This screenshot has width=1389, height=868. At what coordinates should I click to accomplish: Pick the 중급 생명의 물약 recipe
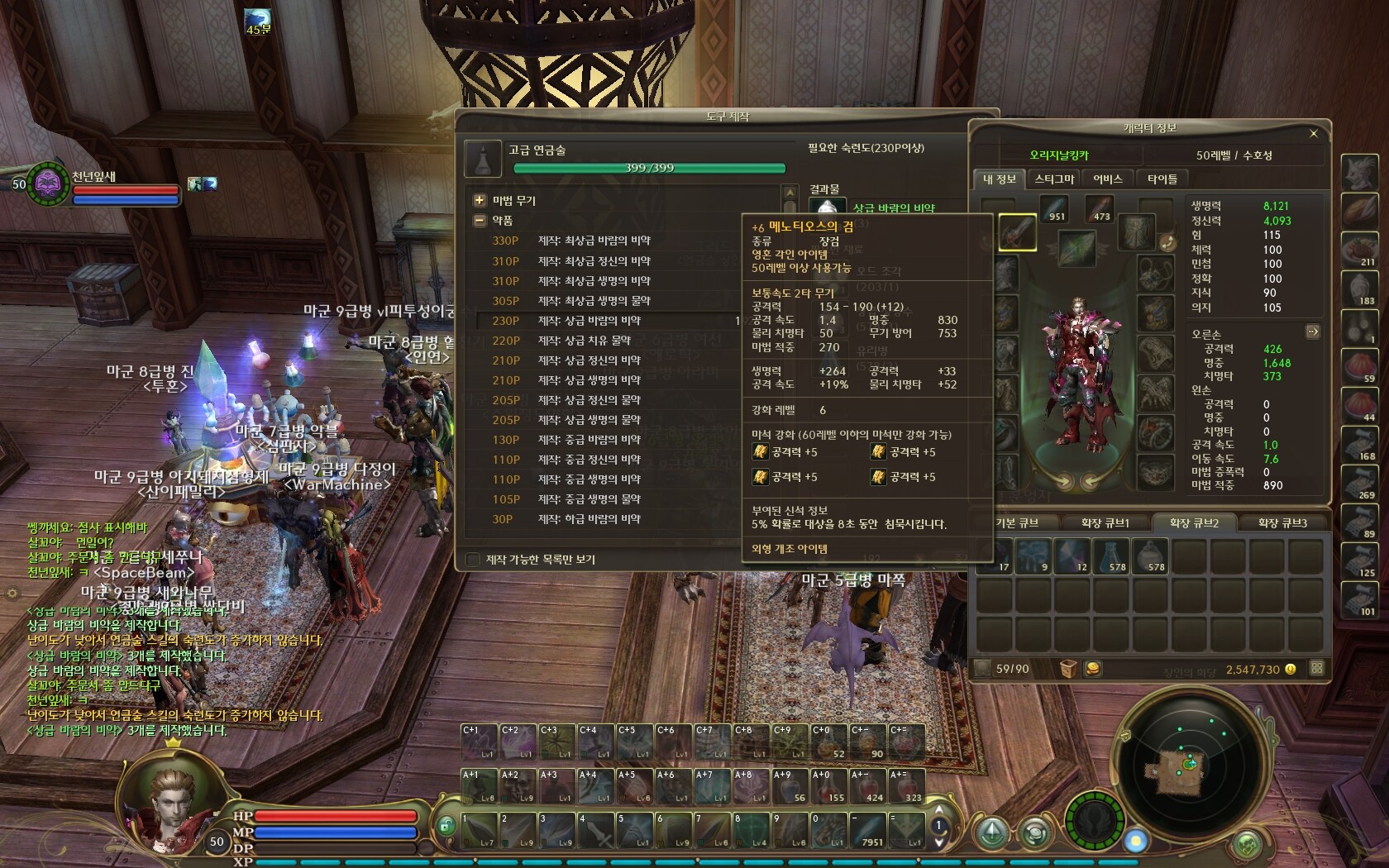pyautogui.click(x=589, y=499)
